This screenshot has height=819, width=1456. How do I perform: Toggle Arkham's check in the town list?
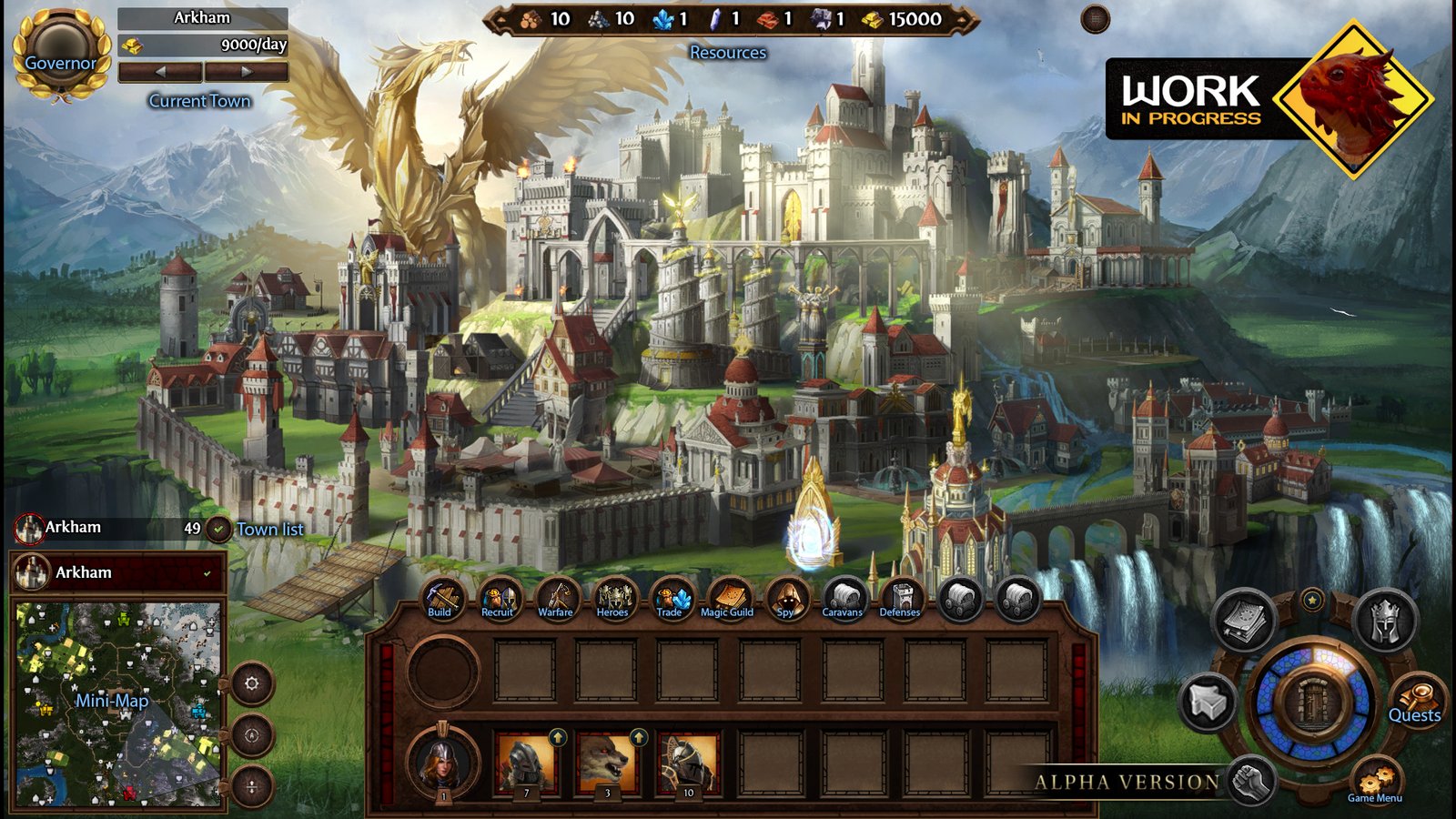(x=209, y=572)
